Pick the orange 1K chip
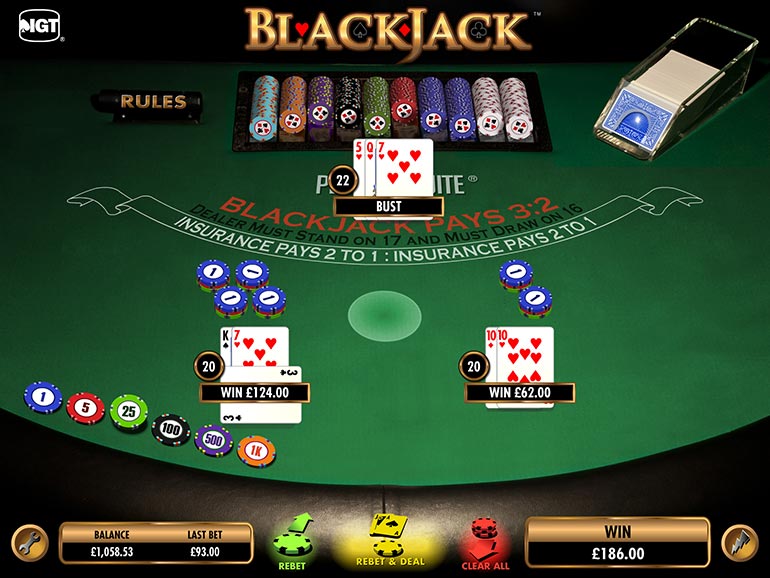 click(257, 450)
